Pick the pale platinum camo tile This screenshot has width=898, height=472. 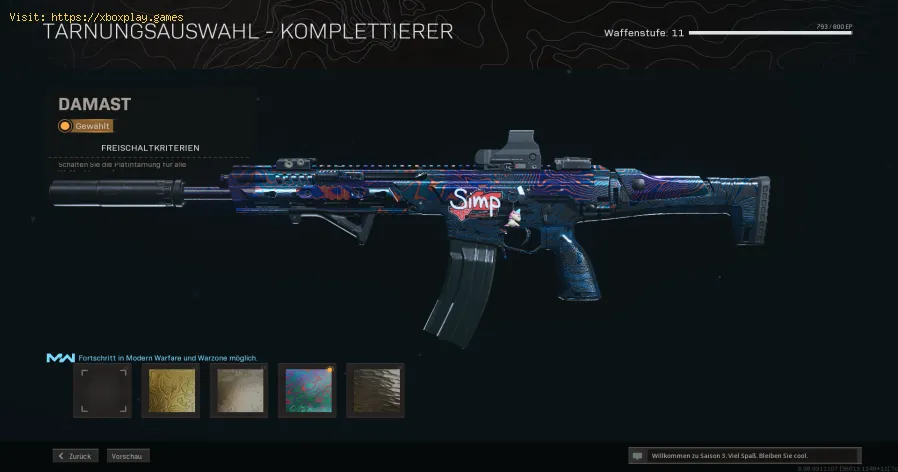(x=238, y=390)
